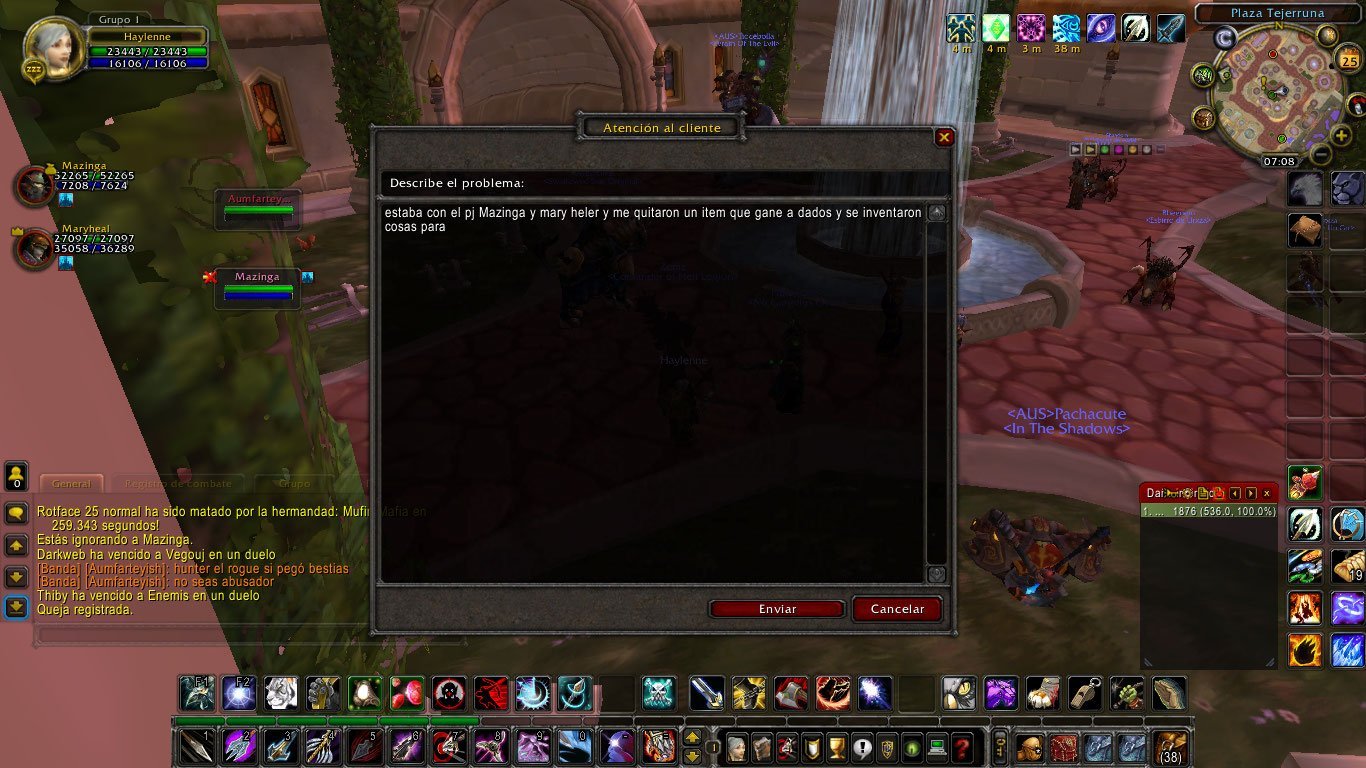Image resolution: width=1366 pixels, height=768 pixels.
Task: Zoom in the minimap with the plus button
Action: (x=1341, y=136)
